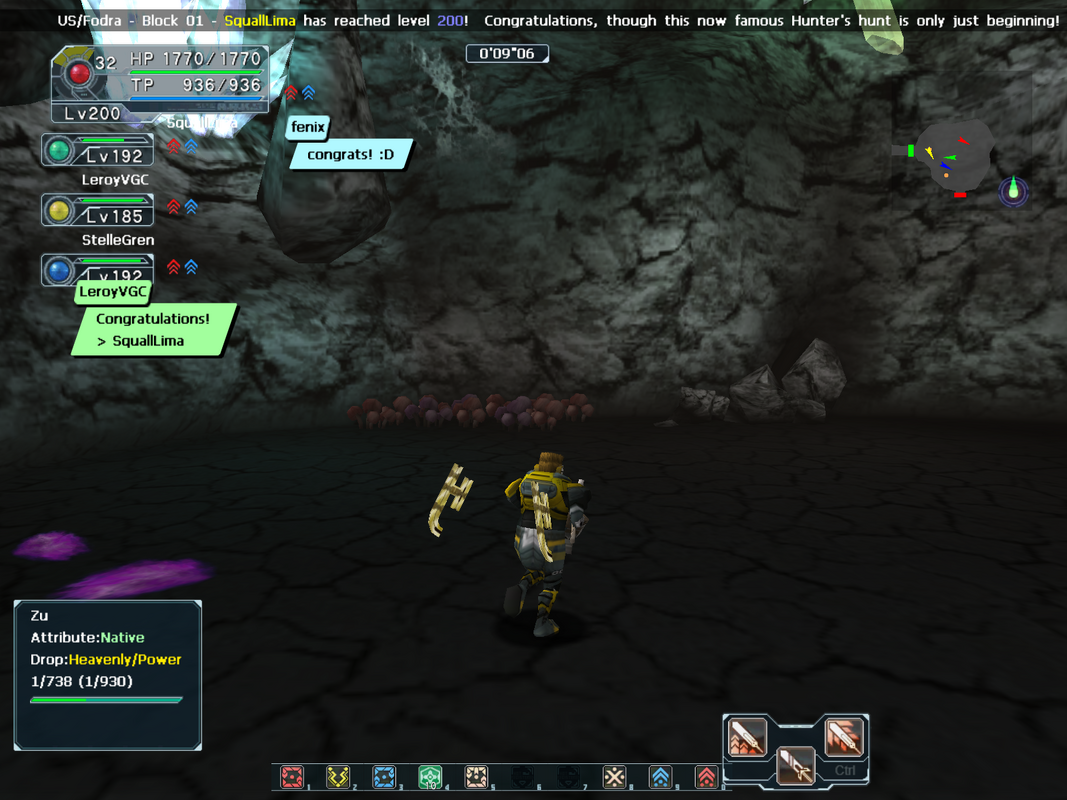Click your own Lv200 status panel
This screenshot has height=800, width=1067.
[x=160, y=85]
